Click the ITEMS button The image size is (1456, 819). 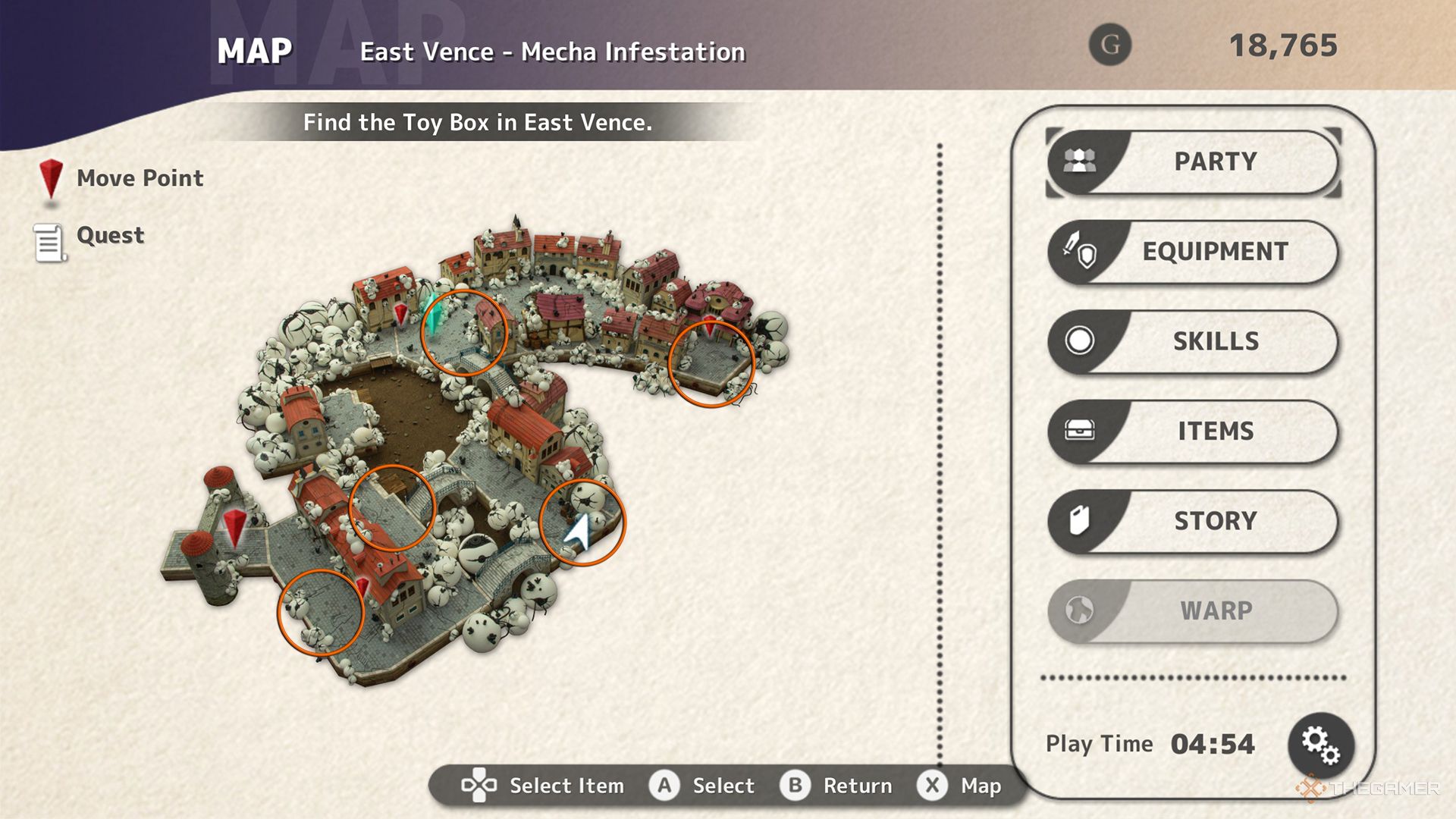click(1214, 431)
